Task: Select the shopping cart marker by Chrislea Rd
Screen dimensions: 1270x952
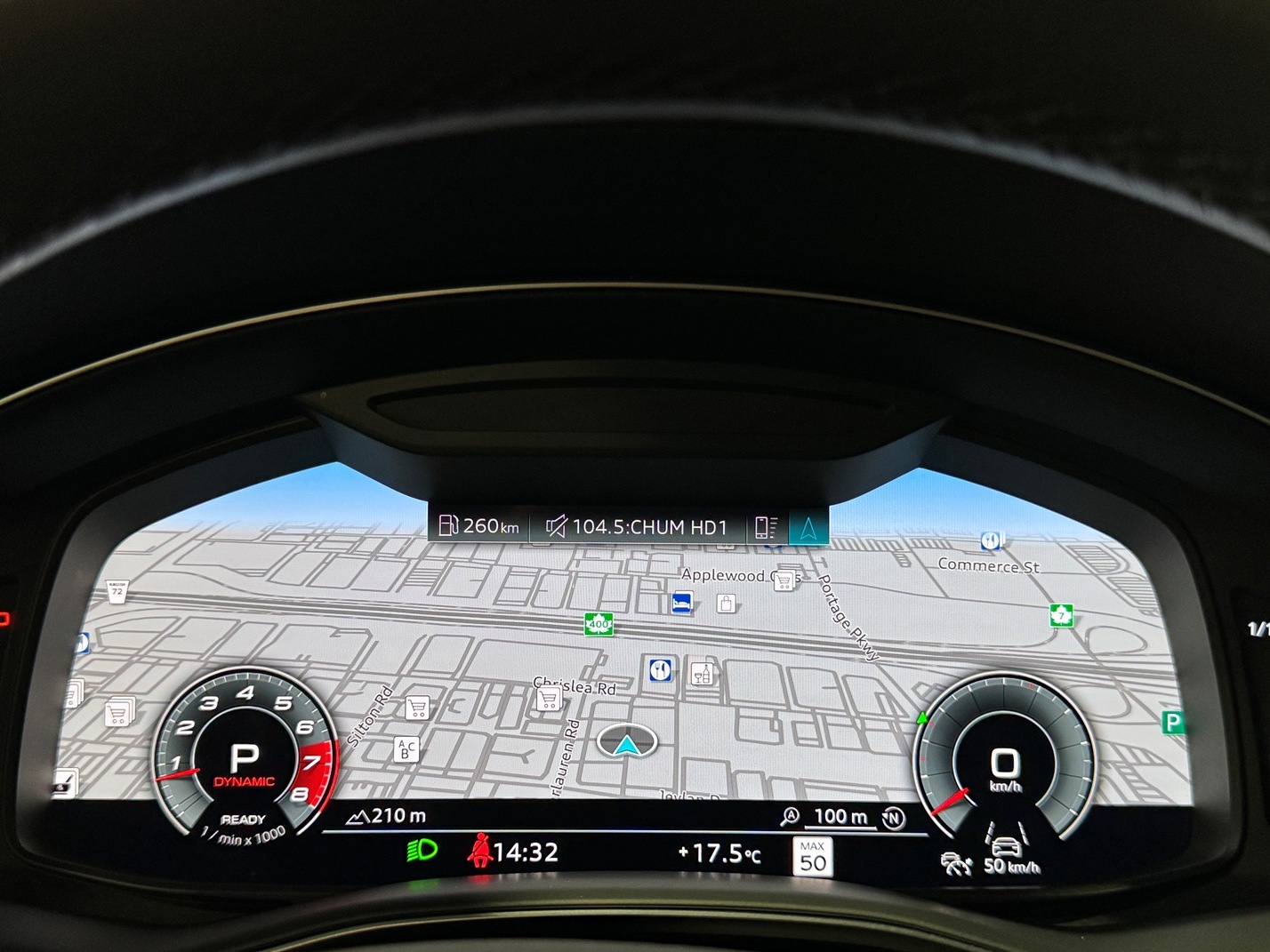Action: pos(549,700)
